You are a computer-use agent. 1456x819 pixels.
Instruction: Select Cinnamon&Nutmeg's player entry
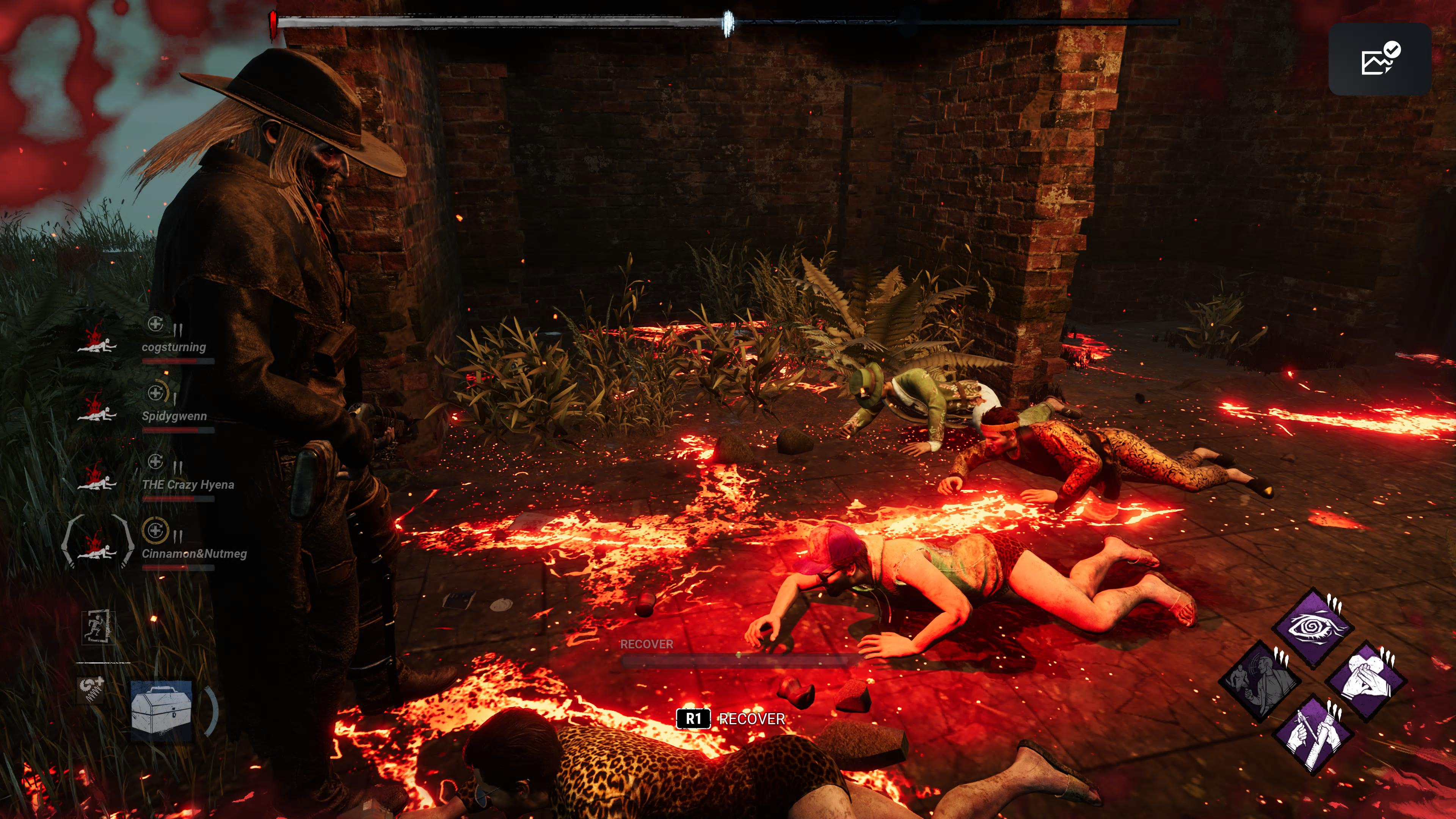pyautogui.click(x=194, y=553)
